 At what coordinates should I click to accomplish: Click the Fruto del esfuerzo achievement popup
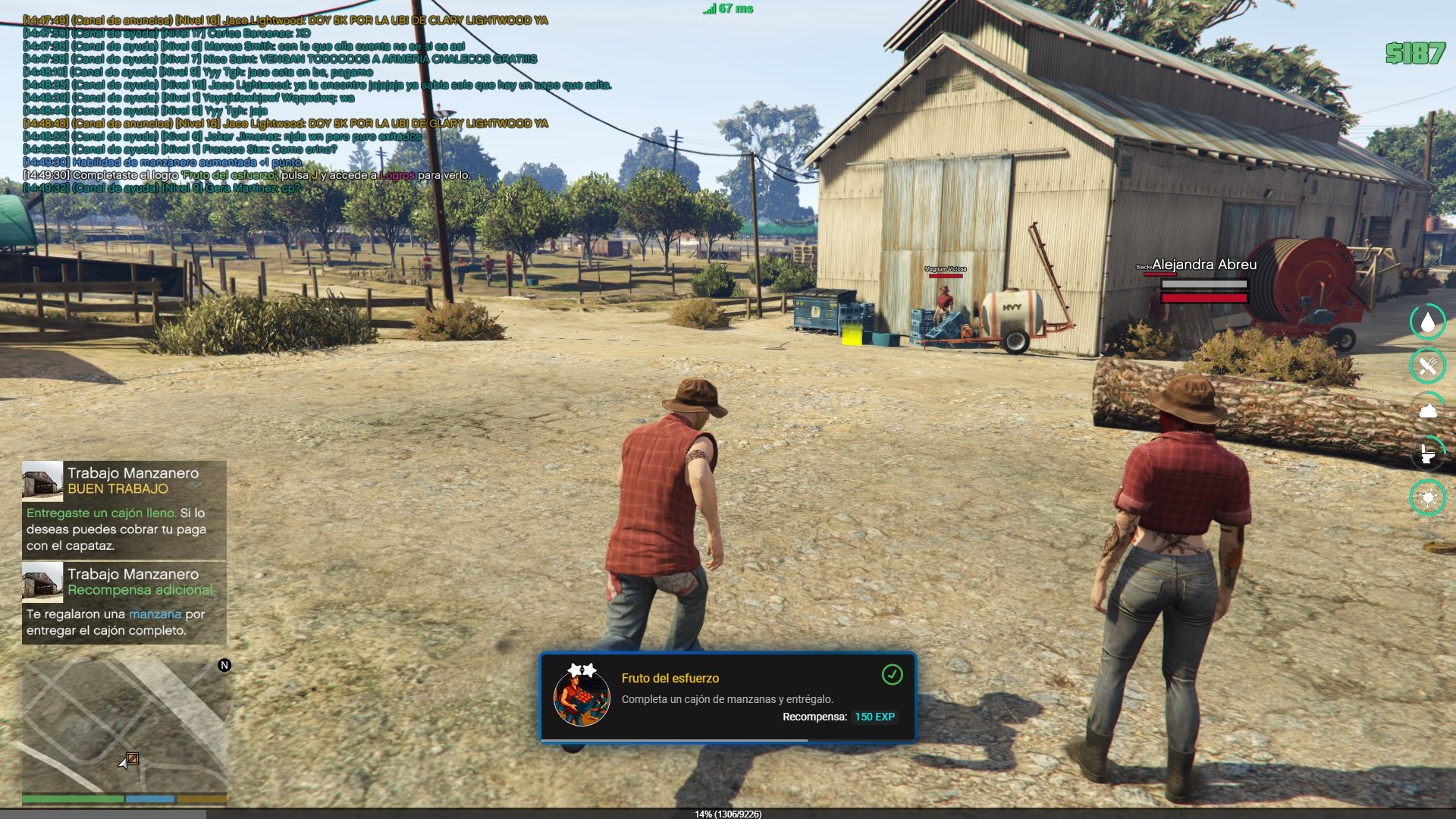point(727,698)
